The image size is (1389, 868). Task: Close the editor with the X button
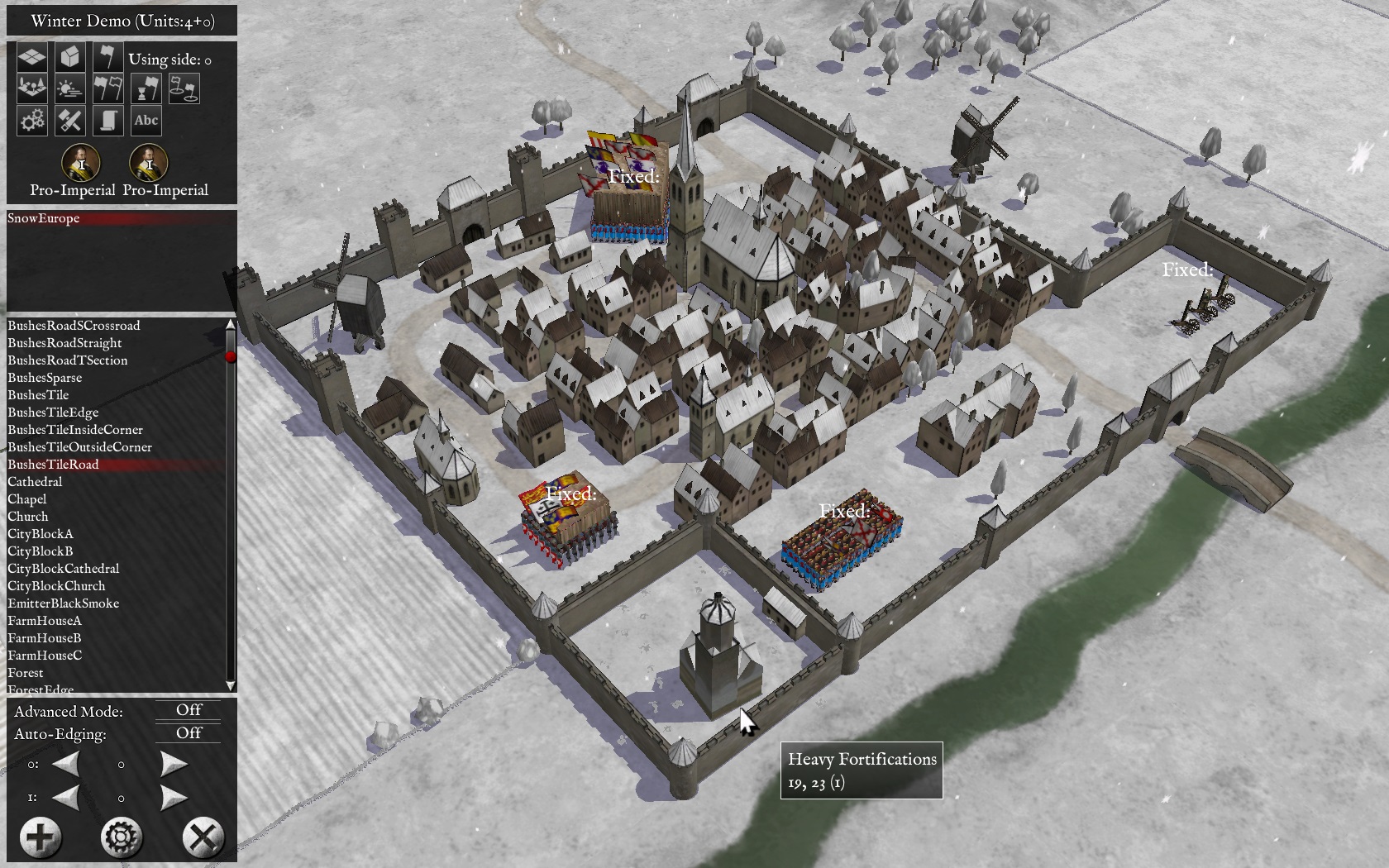(203, 837)
